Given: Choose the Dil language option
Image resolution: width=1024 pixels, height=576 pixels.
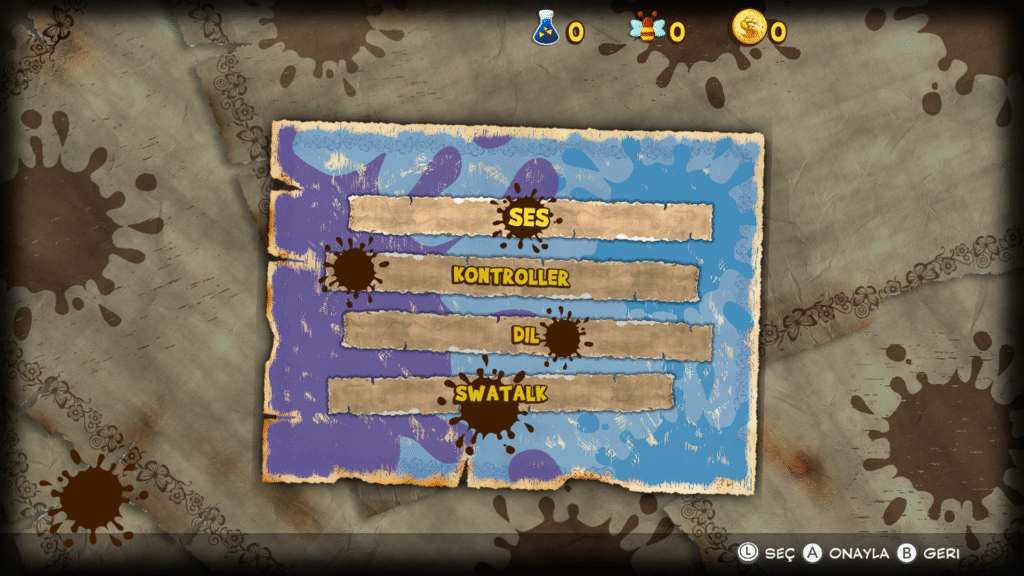Looking at the screenshot, I should 526,335.
